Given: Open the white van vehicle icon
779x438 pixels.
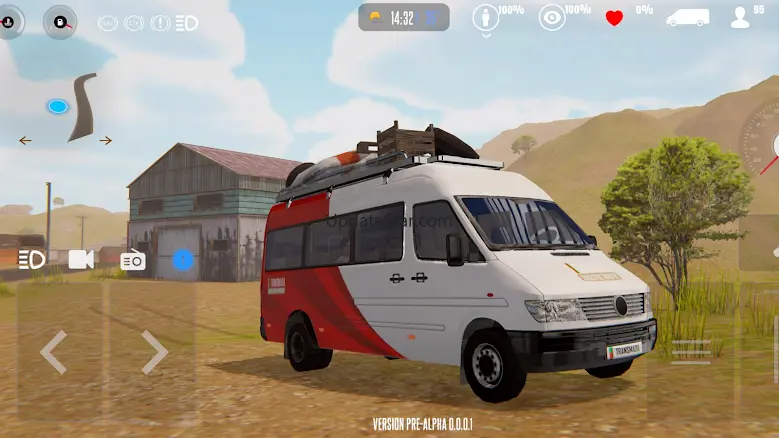Looking at the screenshot, I should click(687, 17).
